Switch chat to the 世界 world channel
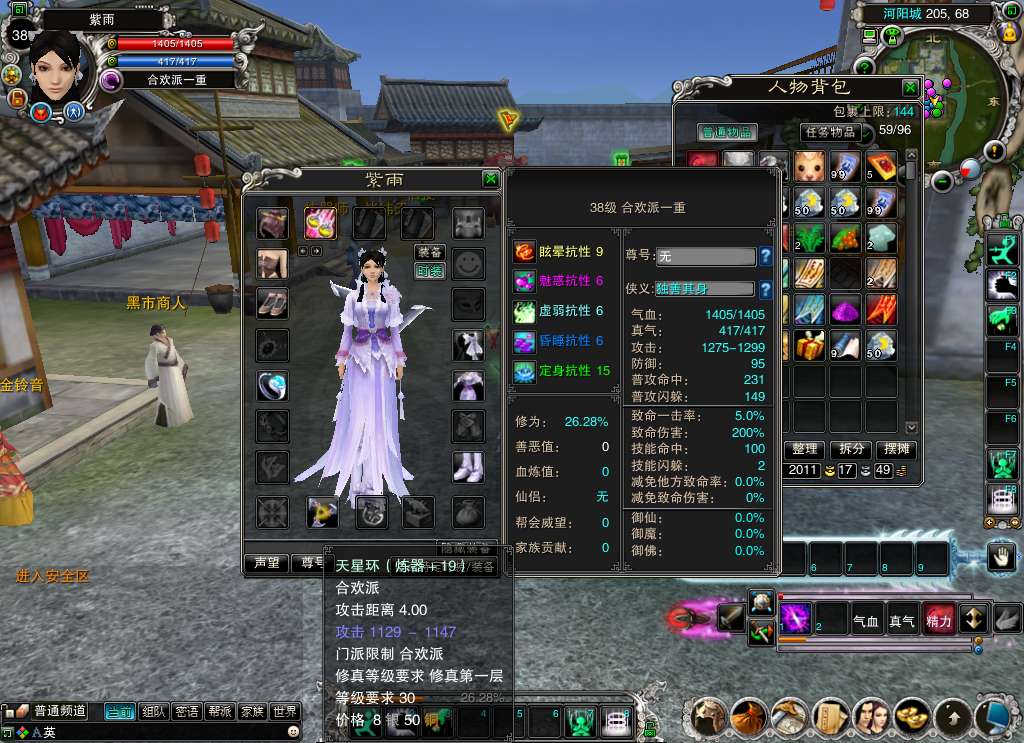The height and width of the screenshot is (743, 1024). tap(285, 711)
